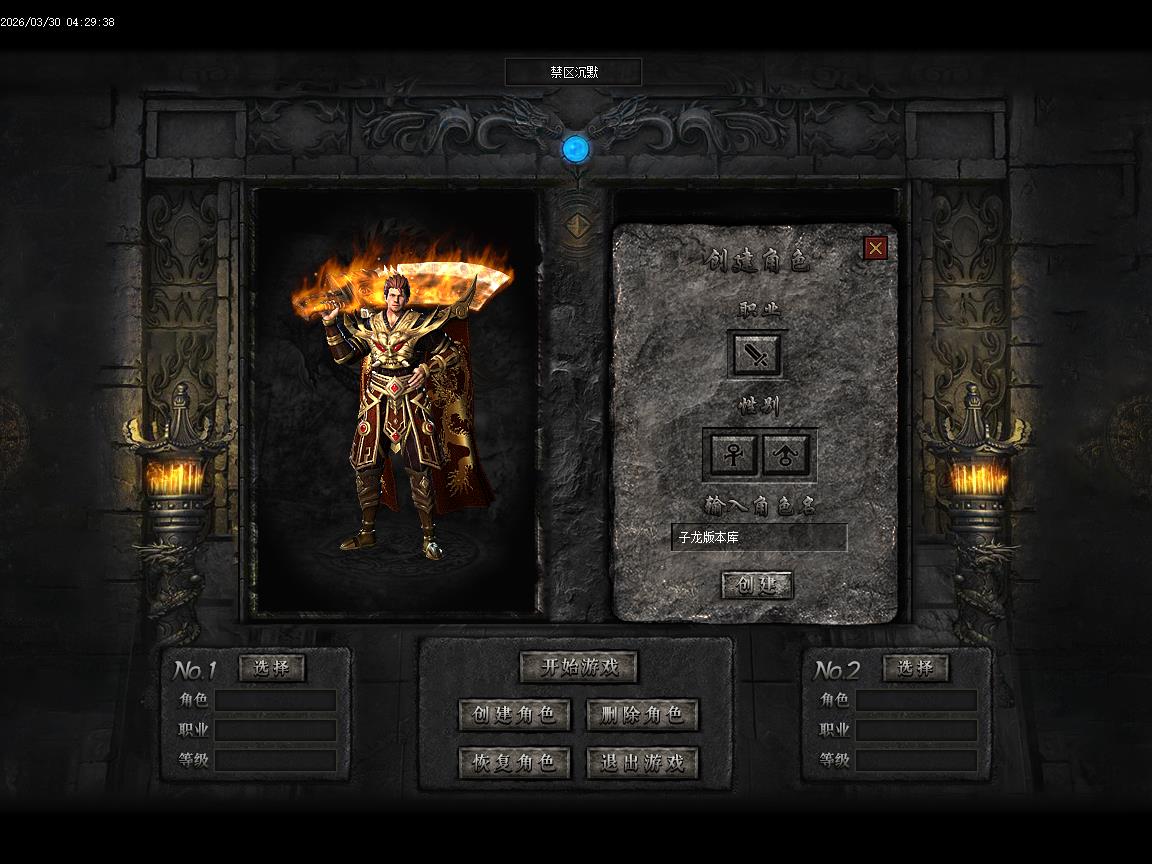The image size is (1152, 864).
Task: Select character slot No.2 with 选择
Action: (x=916, y=668)
